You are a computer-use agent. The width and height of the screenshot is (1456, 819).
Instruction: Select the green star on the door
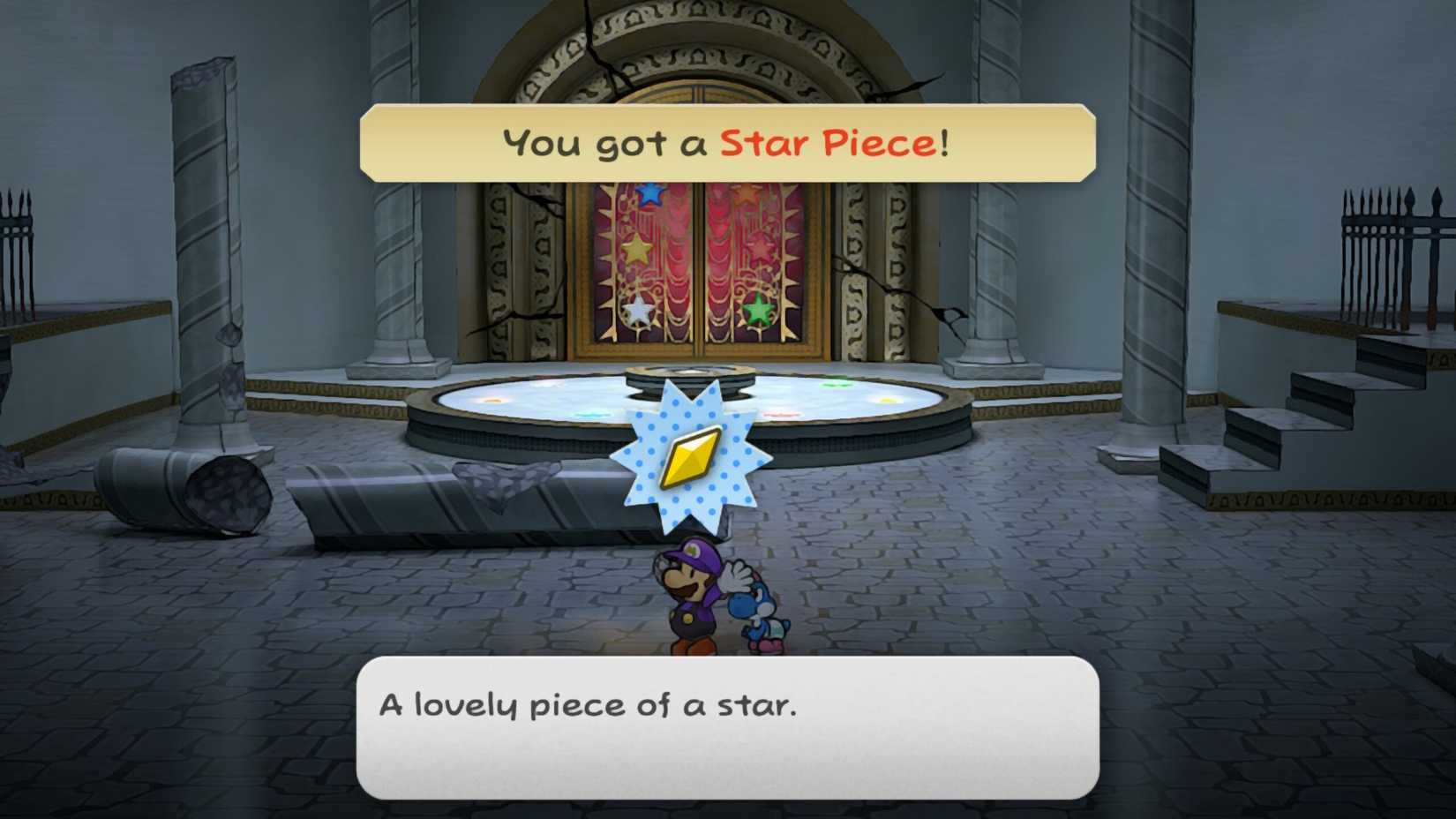757,310
